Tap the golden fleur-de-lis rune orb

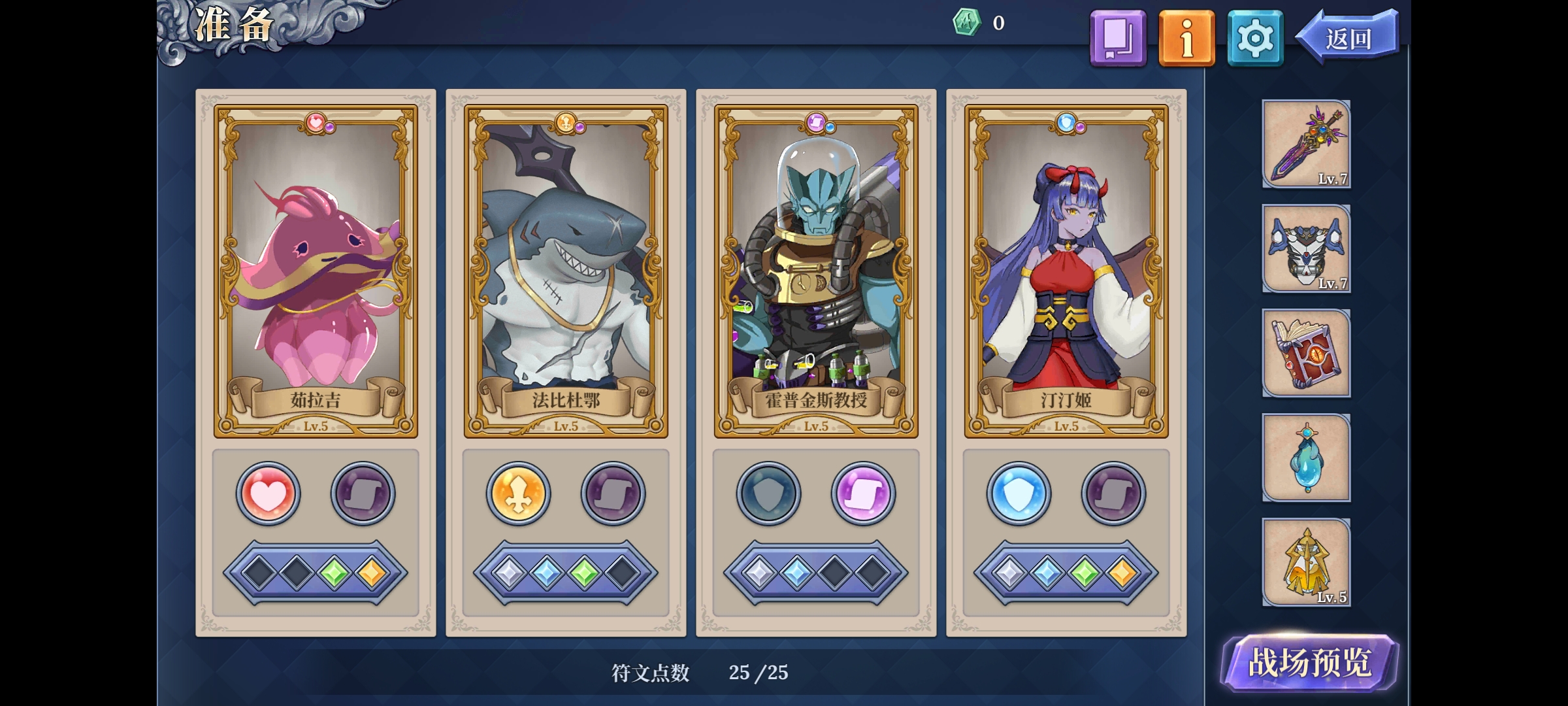pyautogui.click(x=518, y=494)
